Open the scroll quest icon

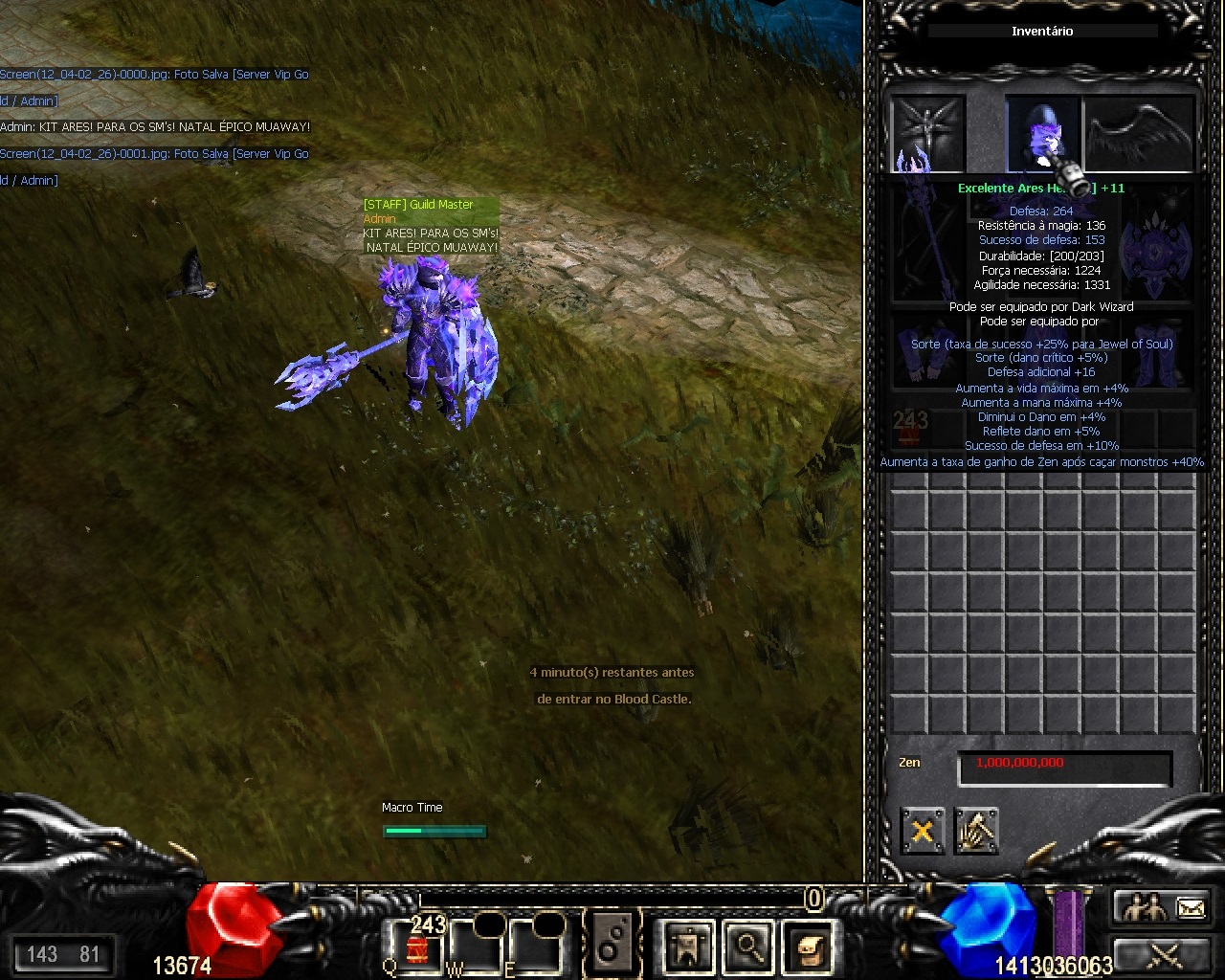click(x=809, y=947)
